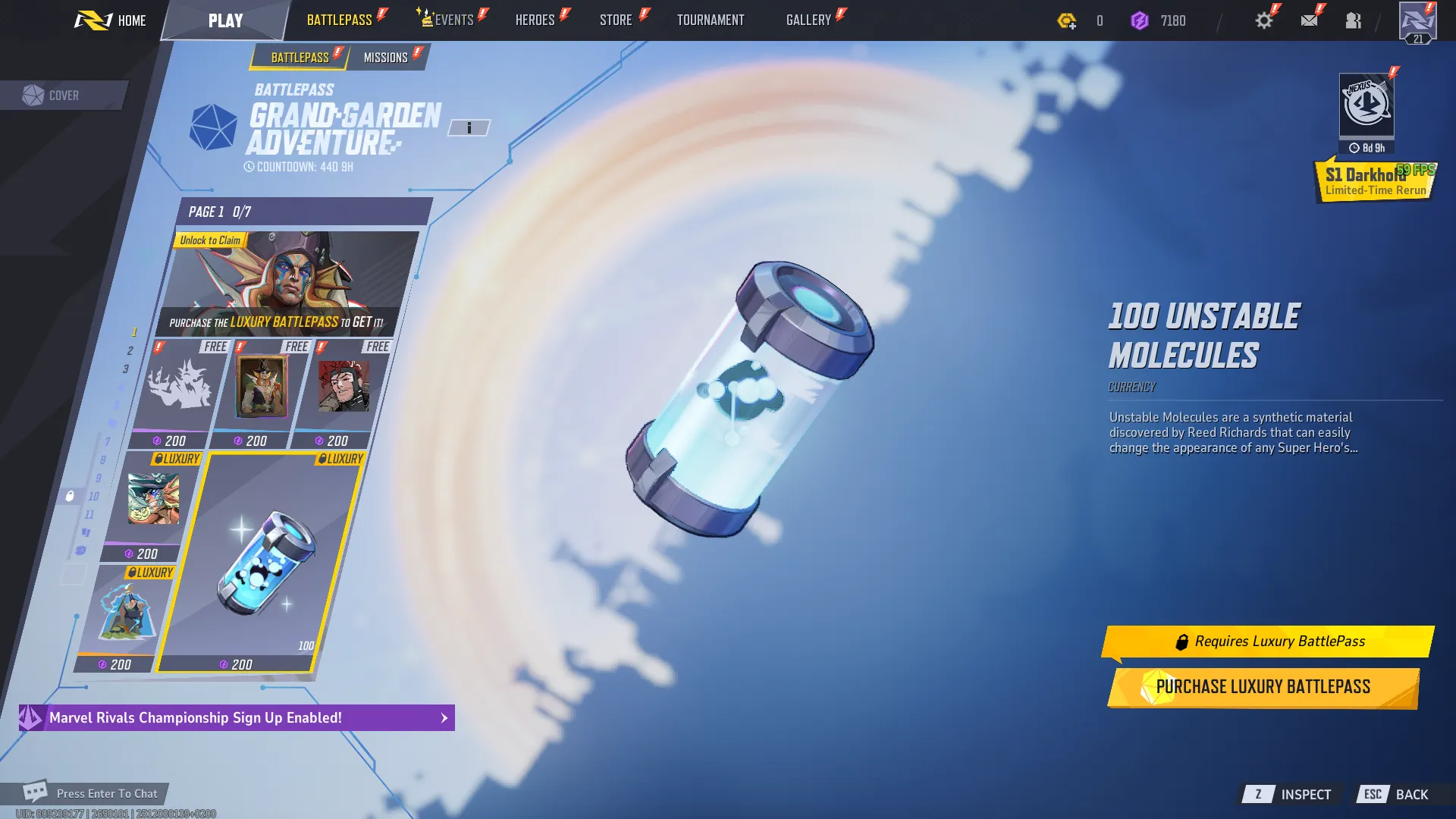Image resolution: width=1456 pixels, height=819 pixels.
Task: Open the settings gear
Action: pos(1263,20)
